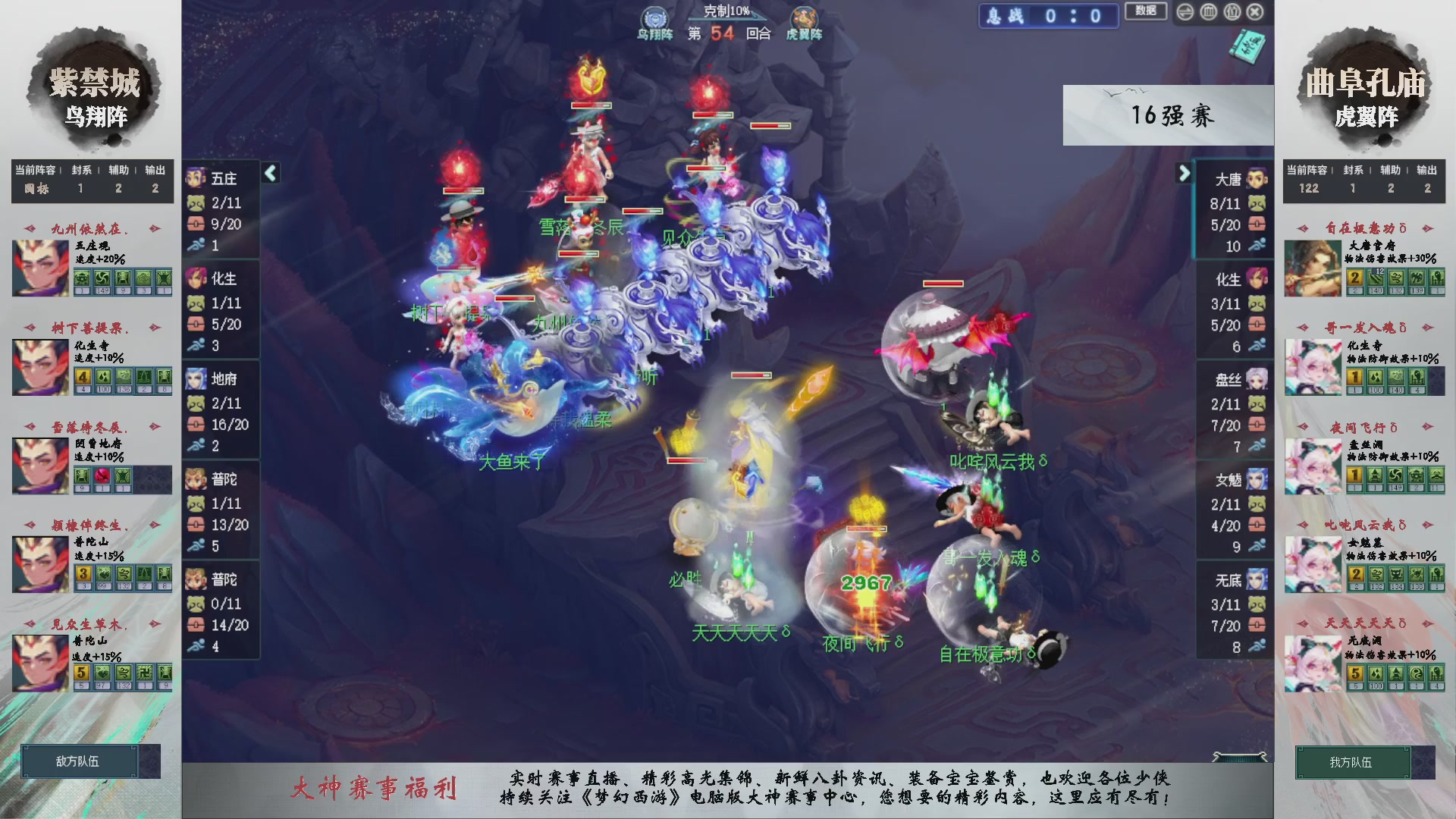Select the 化生 avatar in left roster
Image resolution: width=1456 pixels, height=819 pixels.
tap(197, 279)
